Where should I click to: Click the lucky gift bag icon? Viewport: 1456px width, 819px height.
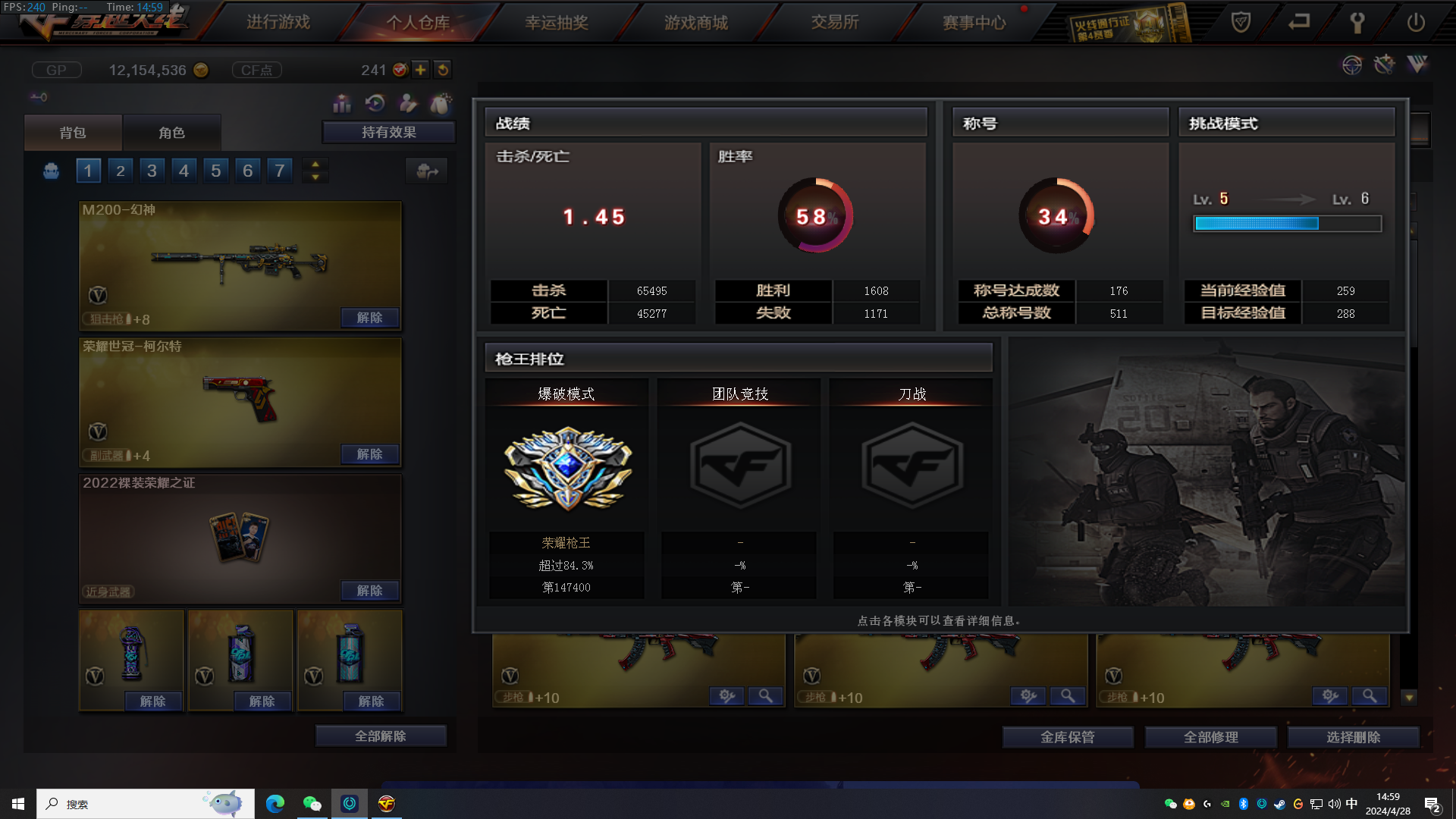click(441, 104)
